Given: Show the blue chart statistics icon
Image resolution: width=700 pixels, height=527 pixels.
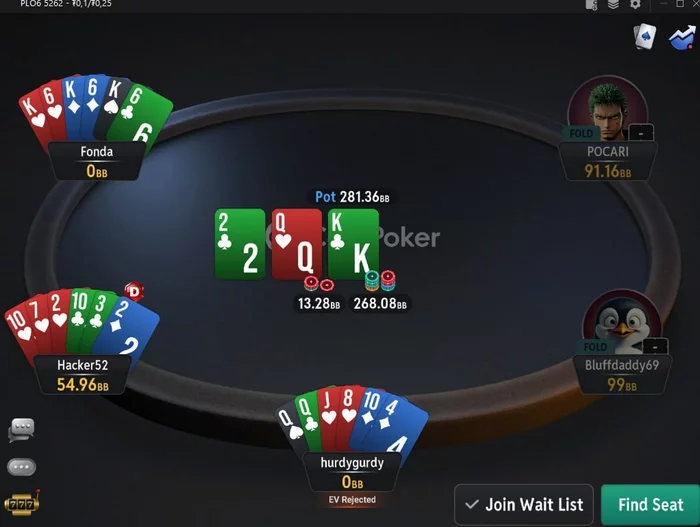Looking at the screenshot, I should click(684, 37).
